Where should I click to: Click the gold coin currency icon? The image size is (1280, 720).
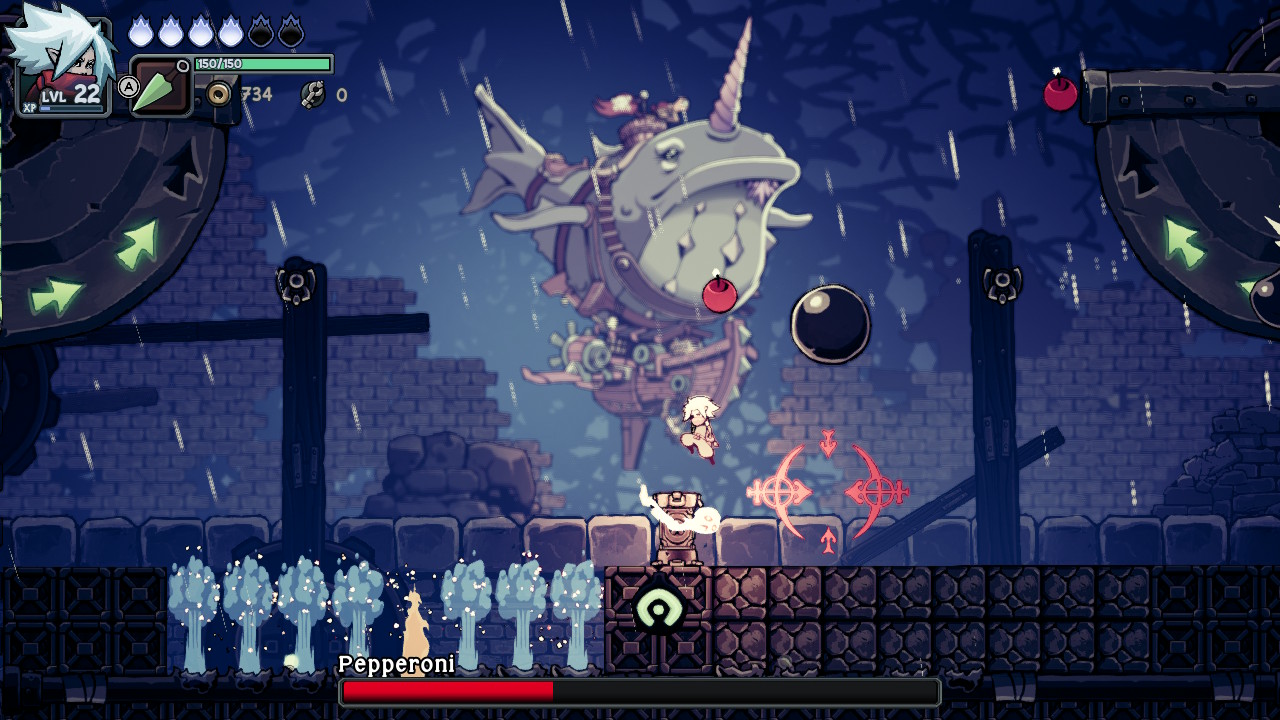click(x=218, y=94)
